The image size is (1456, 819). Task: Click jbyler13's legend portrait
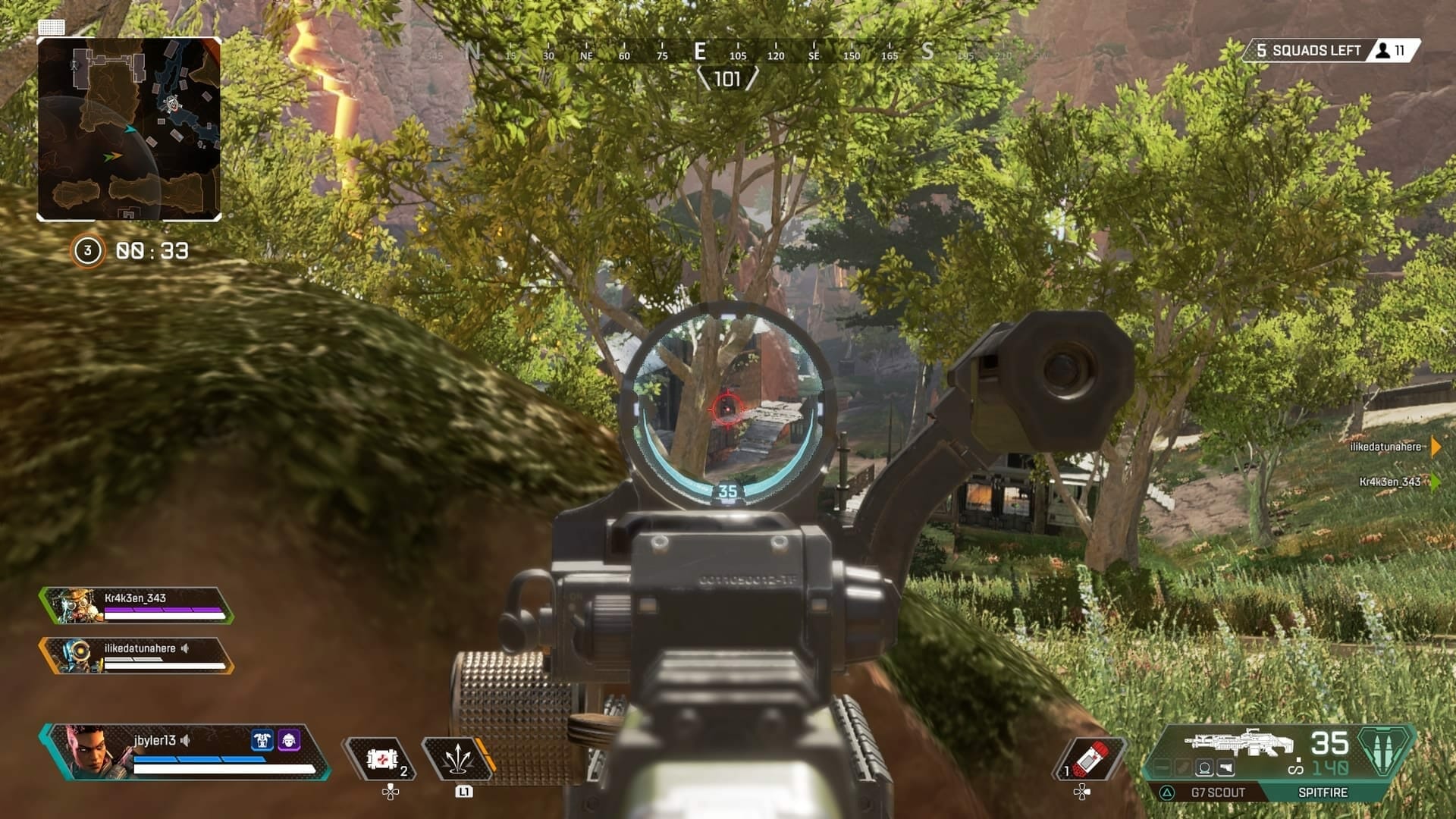tap(91, 752)
